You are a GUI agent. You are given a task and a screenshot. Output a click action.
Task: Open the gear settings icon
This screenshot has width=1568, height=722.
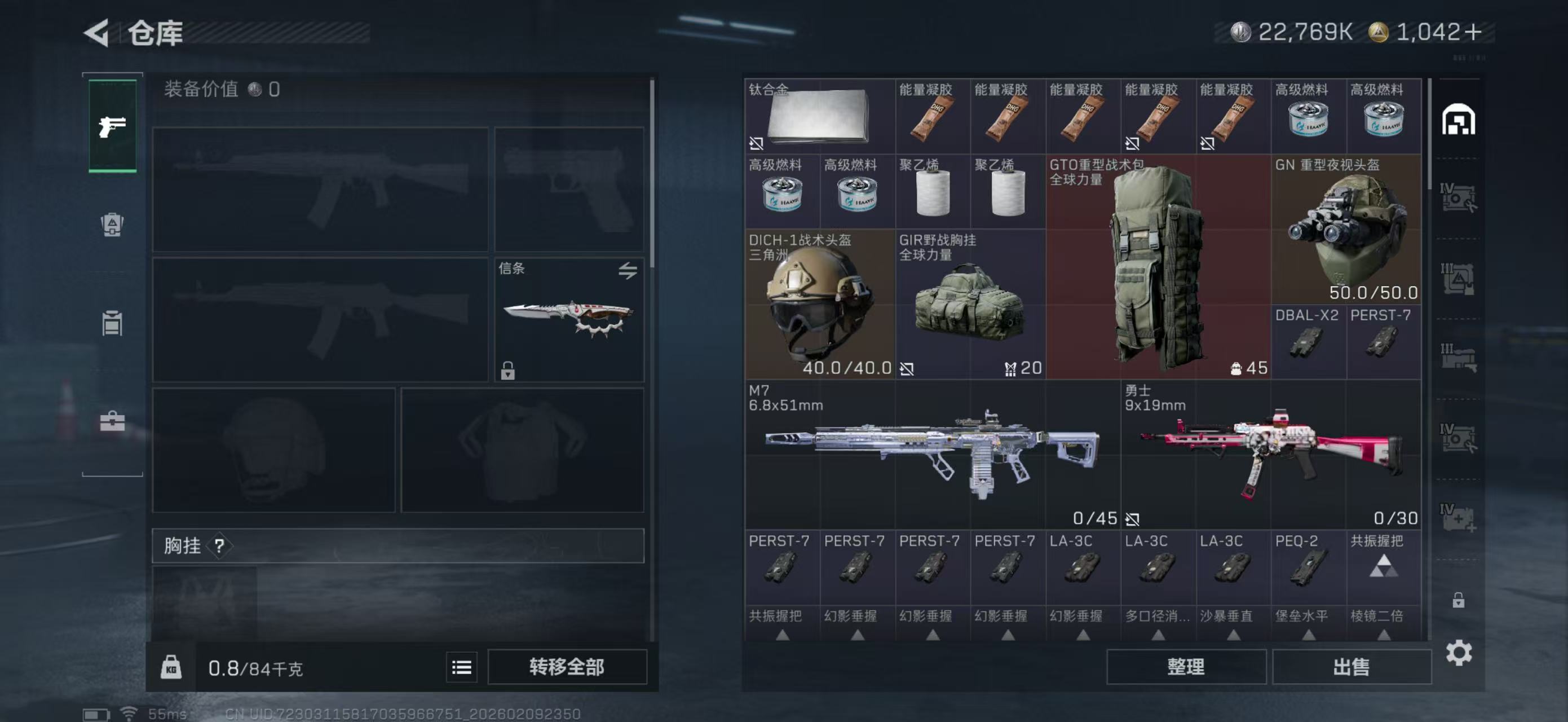[x=1459, y=653]
